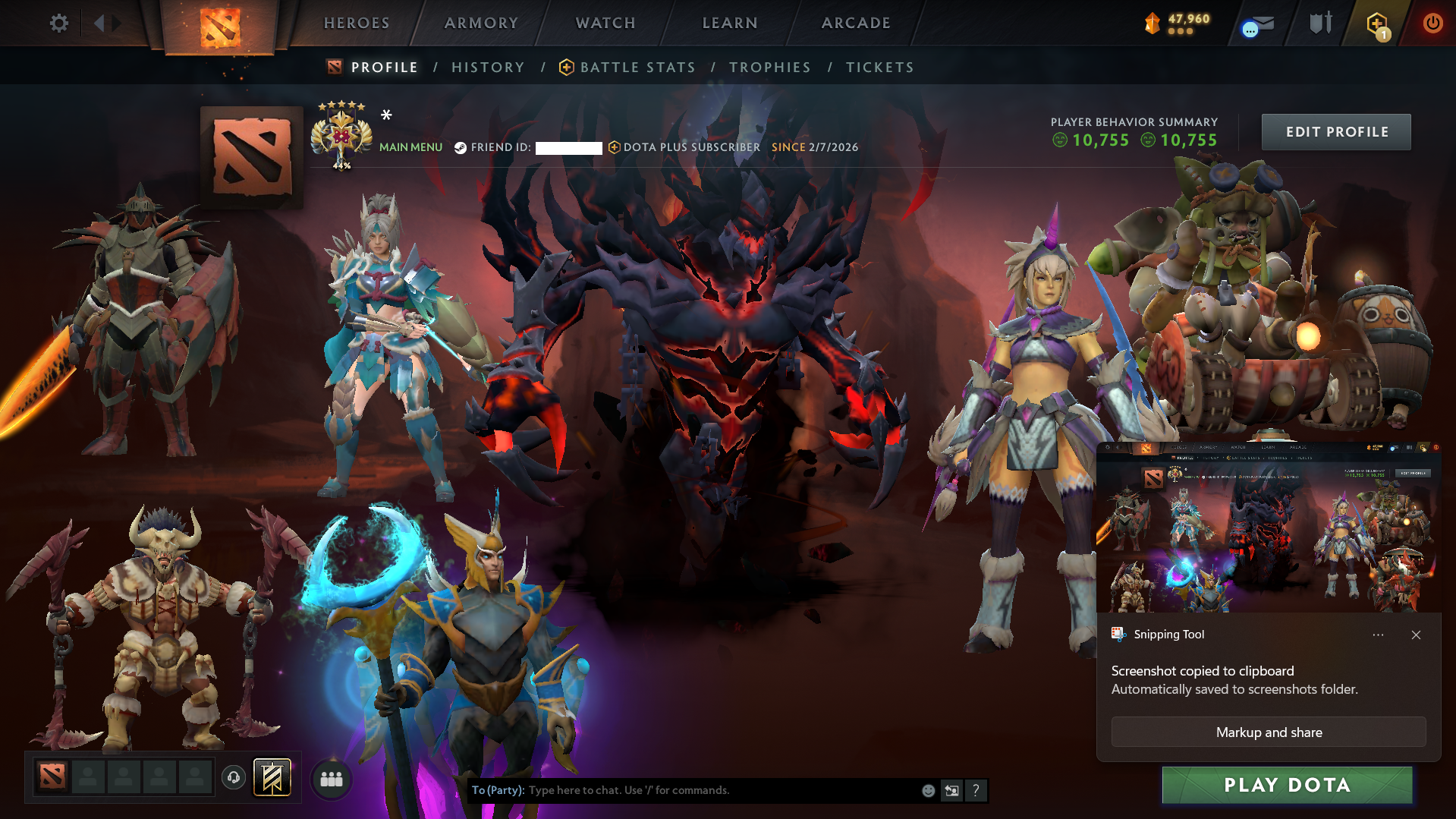The image size is (1456, 819).
Task: Toggle party voice chat with the headset icon
Action: [233, 778]
